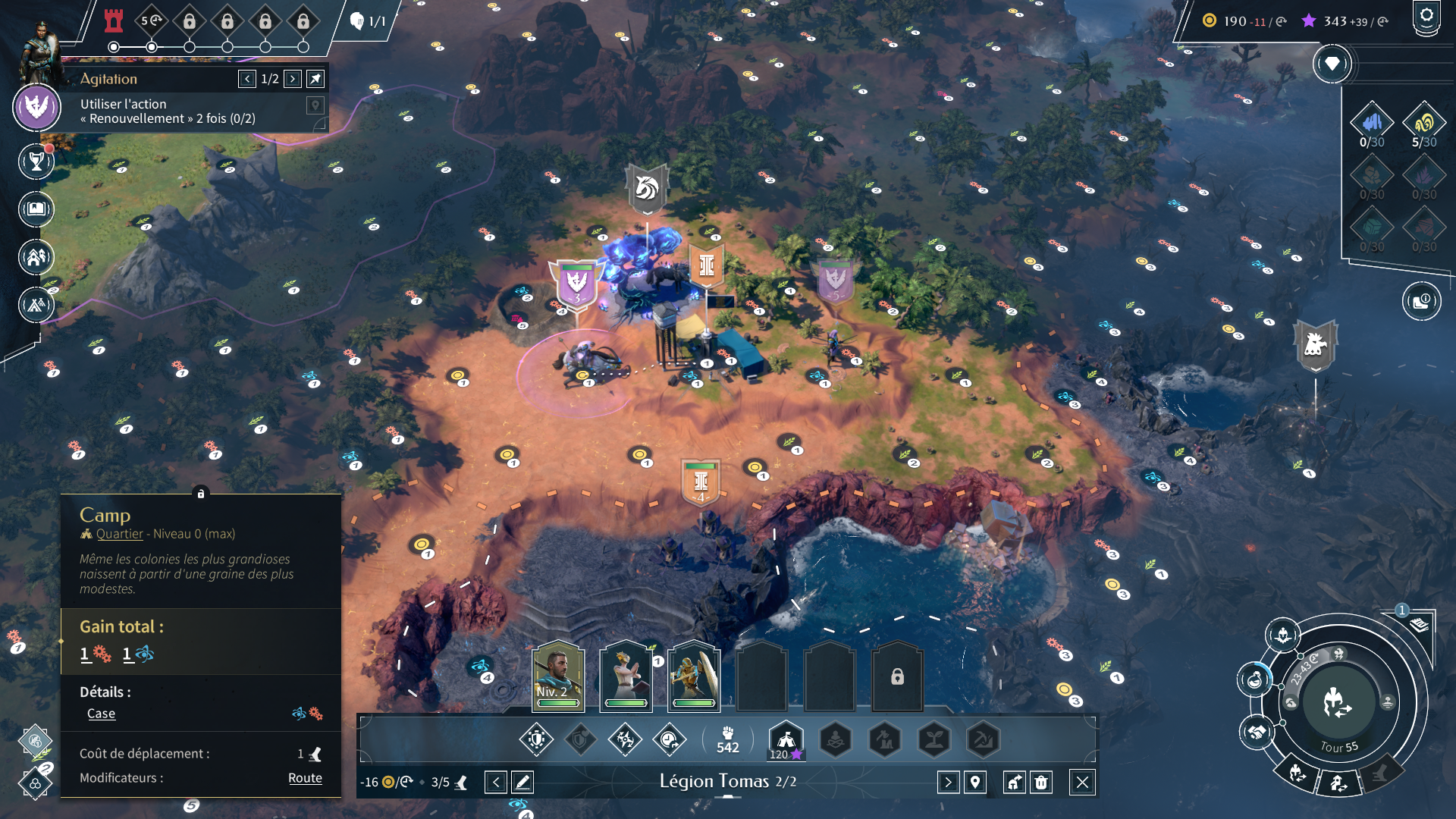Open game settings via the gear icon

point(1426,17)
